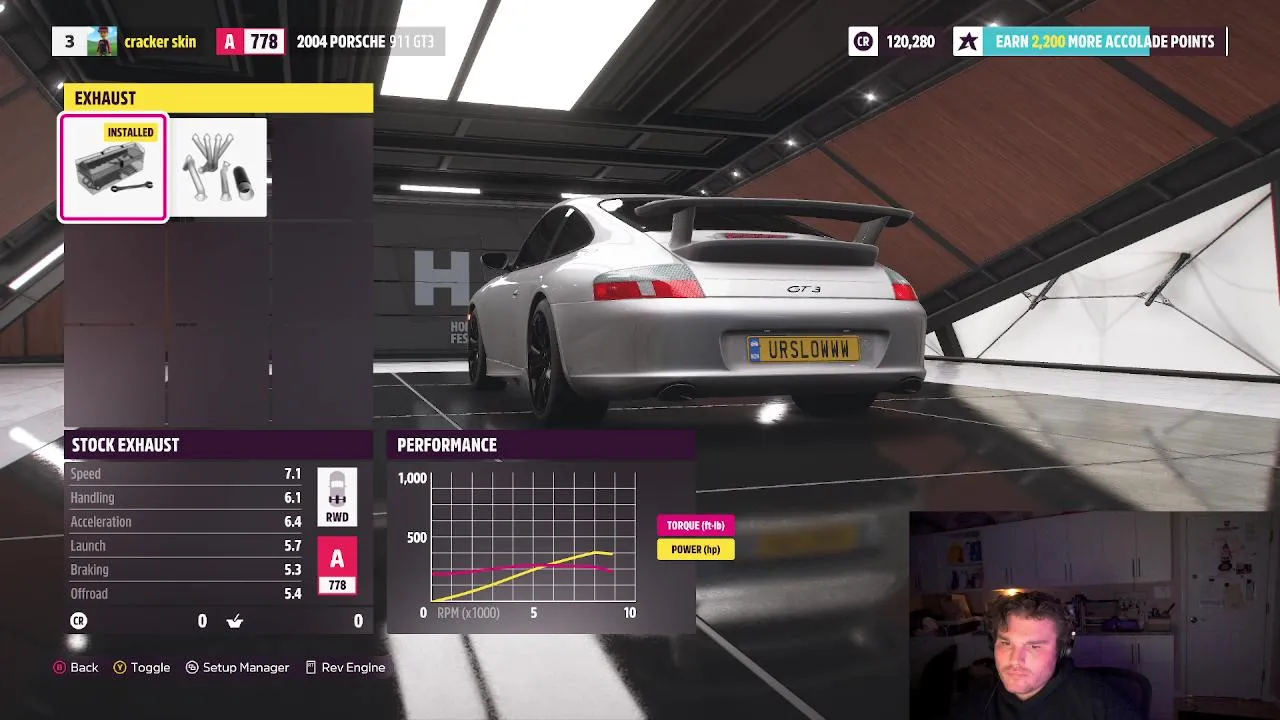Open the accolade points tracker banner
The height and width of the screenshot is (720, 1280).
click(x=1089, y=41)
